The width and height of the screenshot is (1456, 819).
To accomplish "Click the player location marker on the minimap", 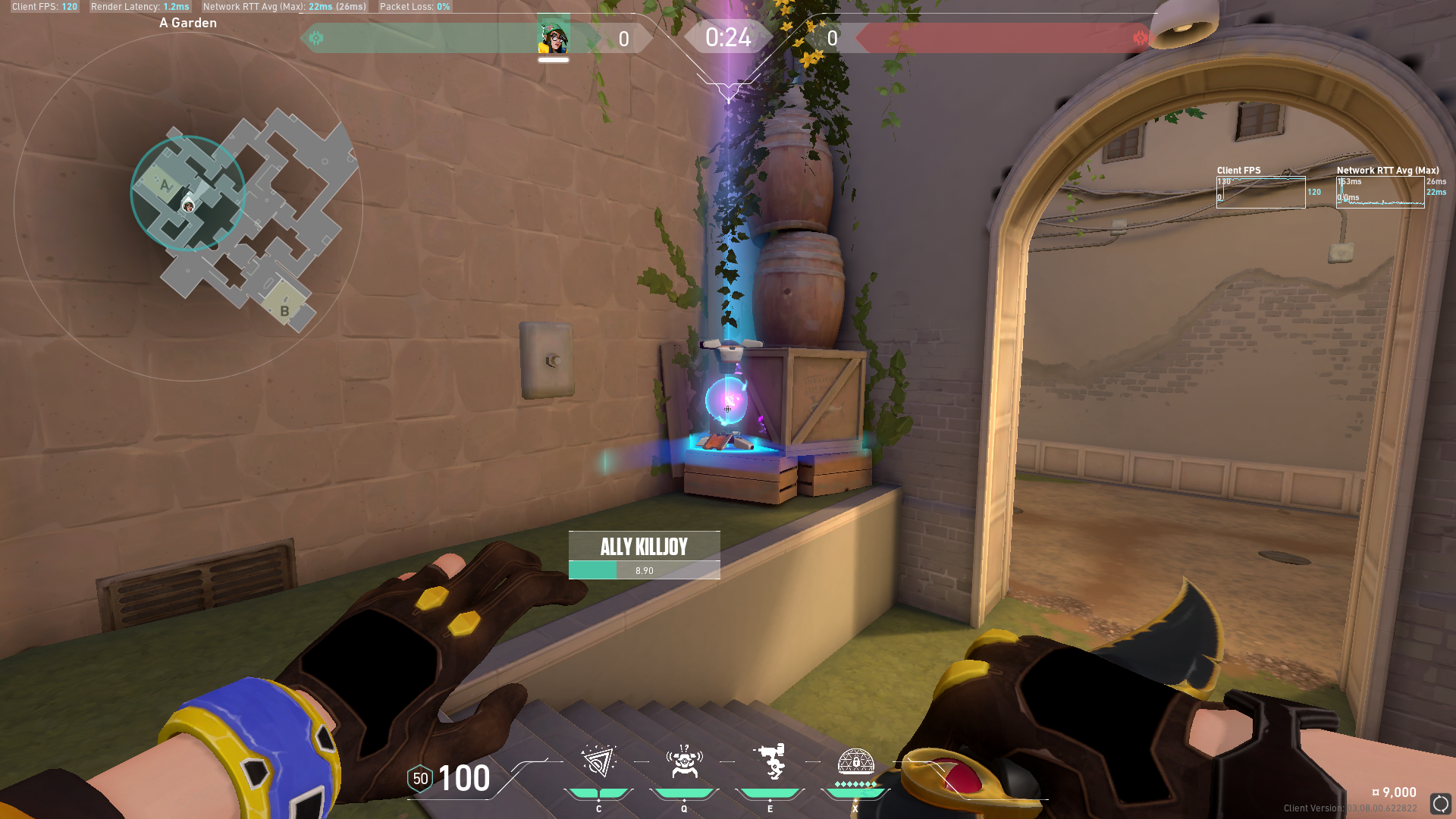I will (188, 206).
